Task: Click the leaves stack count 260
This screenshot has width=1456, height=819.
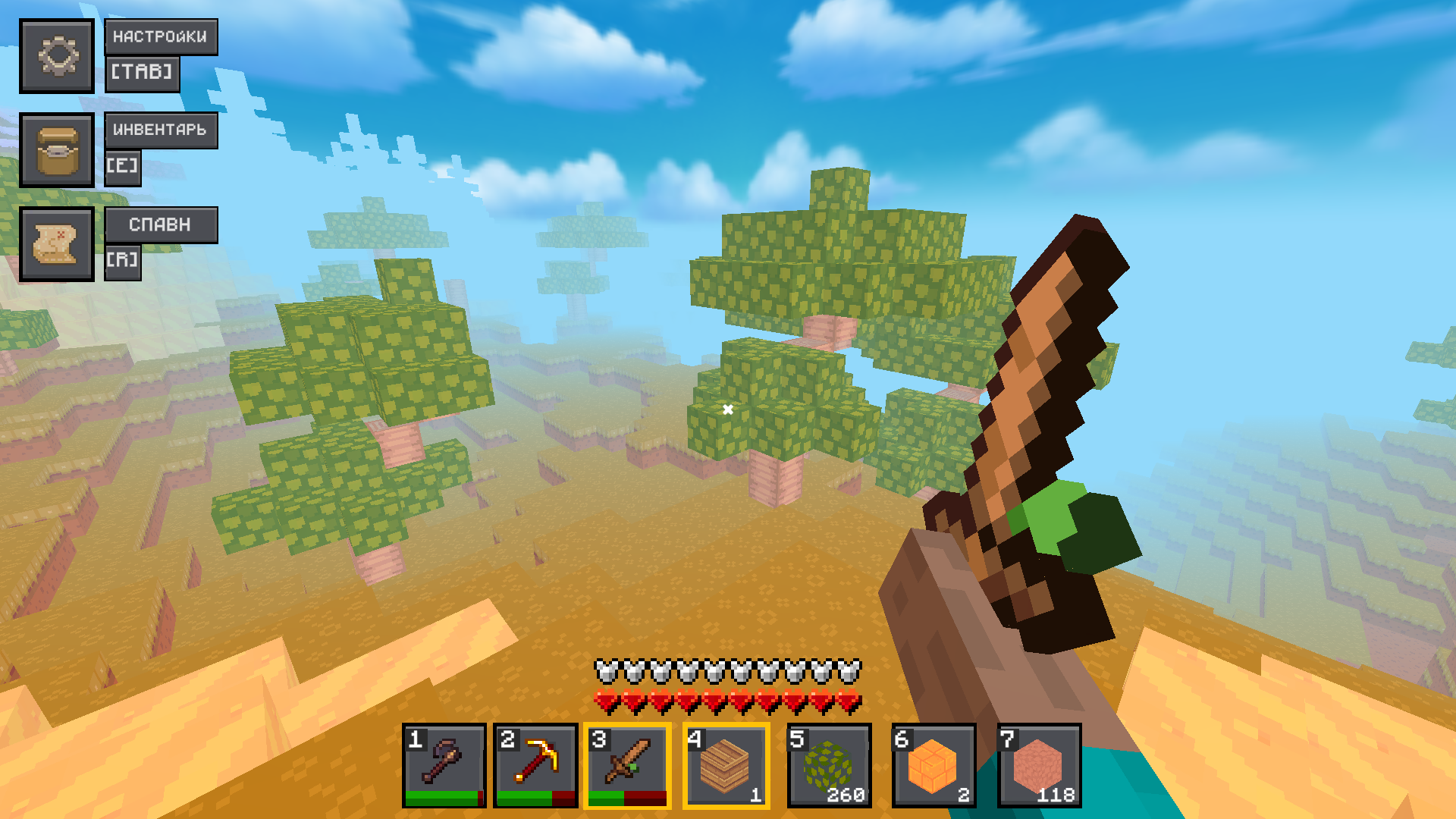Action: [x=847, y=796]
